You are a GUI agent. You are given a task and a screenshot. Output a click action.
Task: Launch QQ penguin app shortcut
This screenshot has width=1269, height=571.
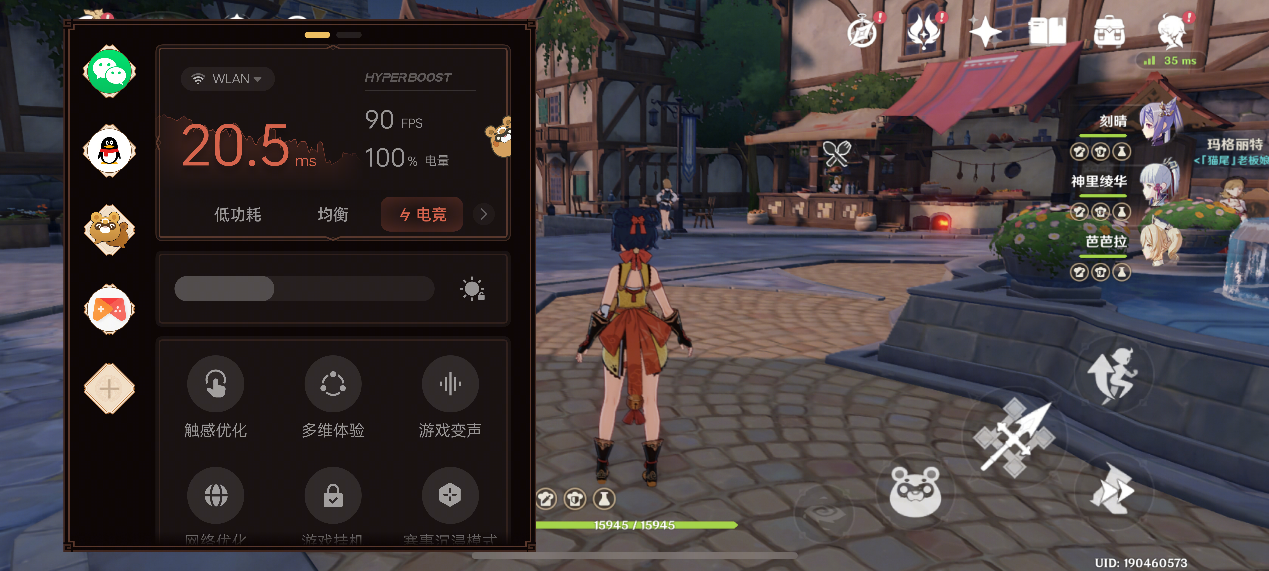(109, 150)
